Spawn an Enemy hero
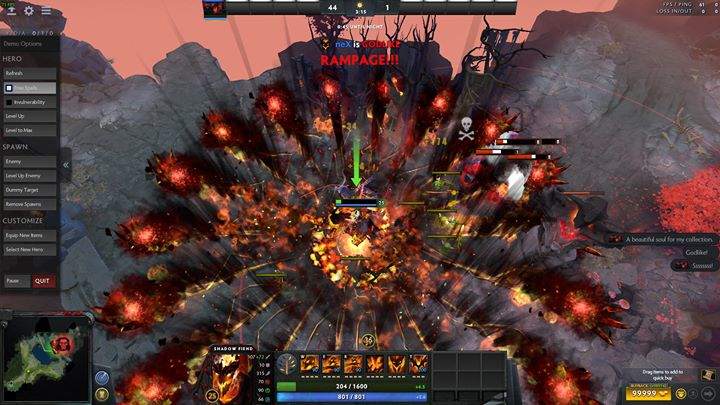 click(x=30, y=161)
